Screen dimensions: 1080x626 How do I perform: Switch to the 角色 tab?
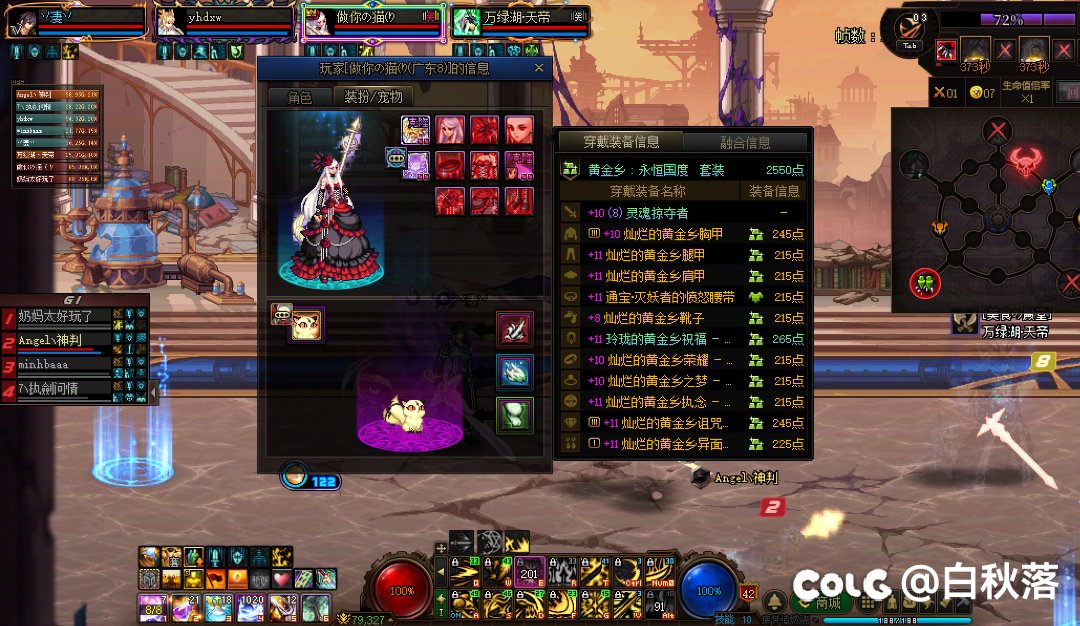tap(299, 97)
